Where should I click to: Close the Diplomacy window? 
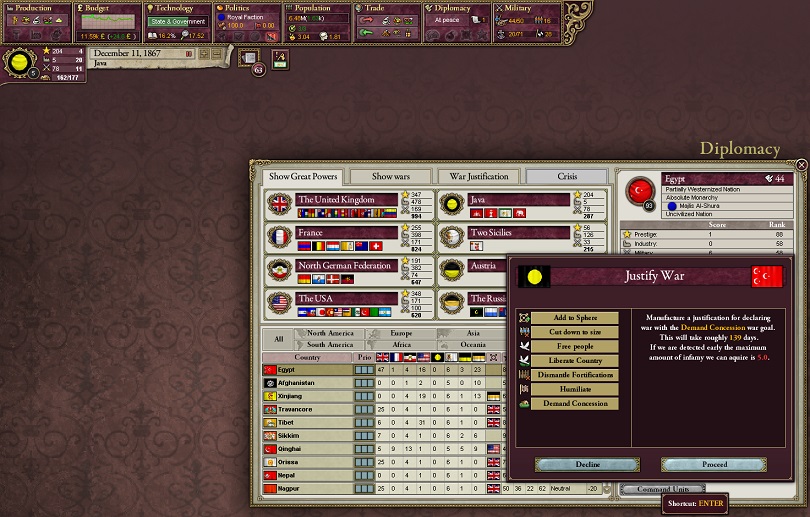pos(800,165)
